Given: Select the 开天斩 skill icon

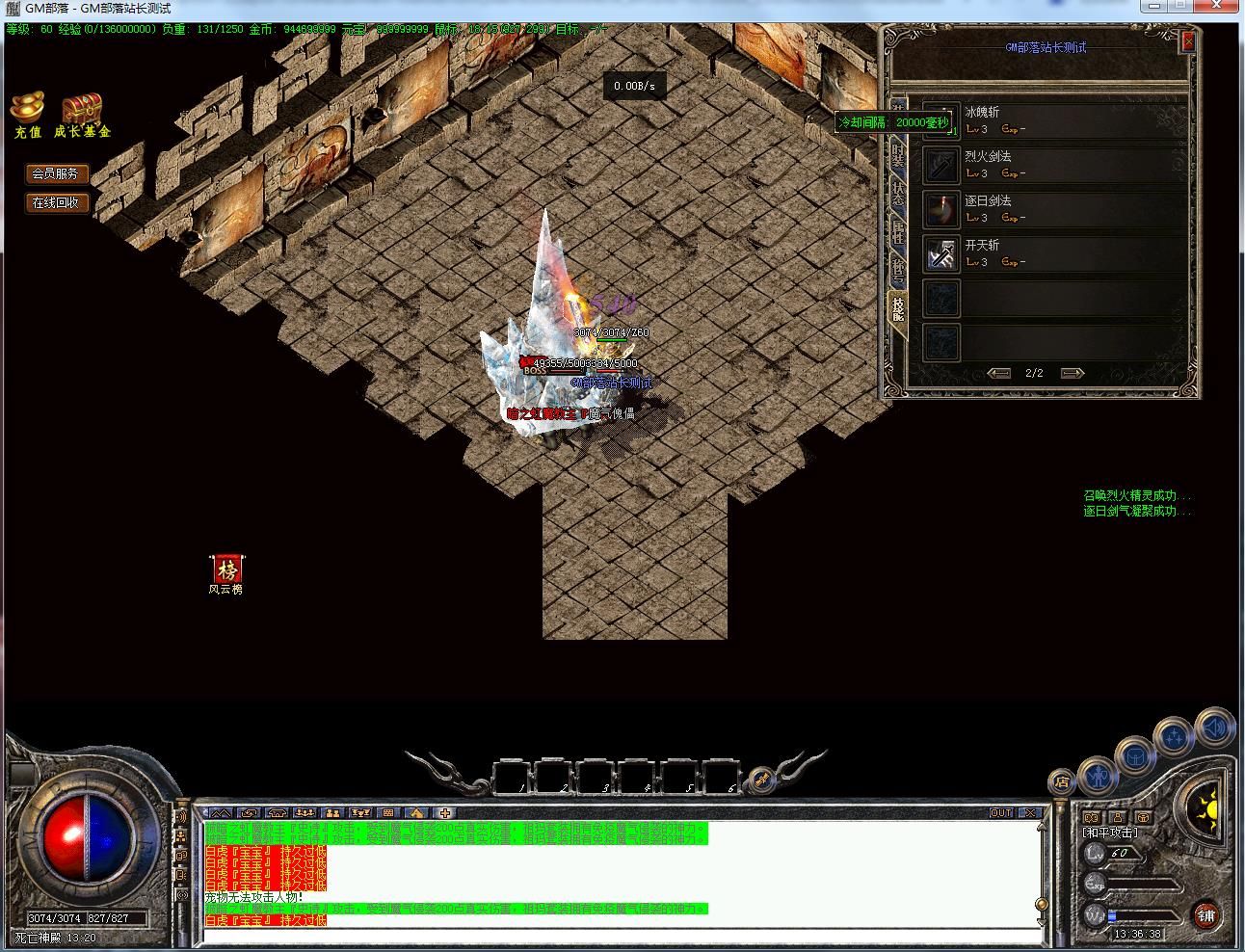Looking at the screenshot, I should [940, 253].
